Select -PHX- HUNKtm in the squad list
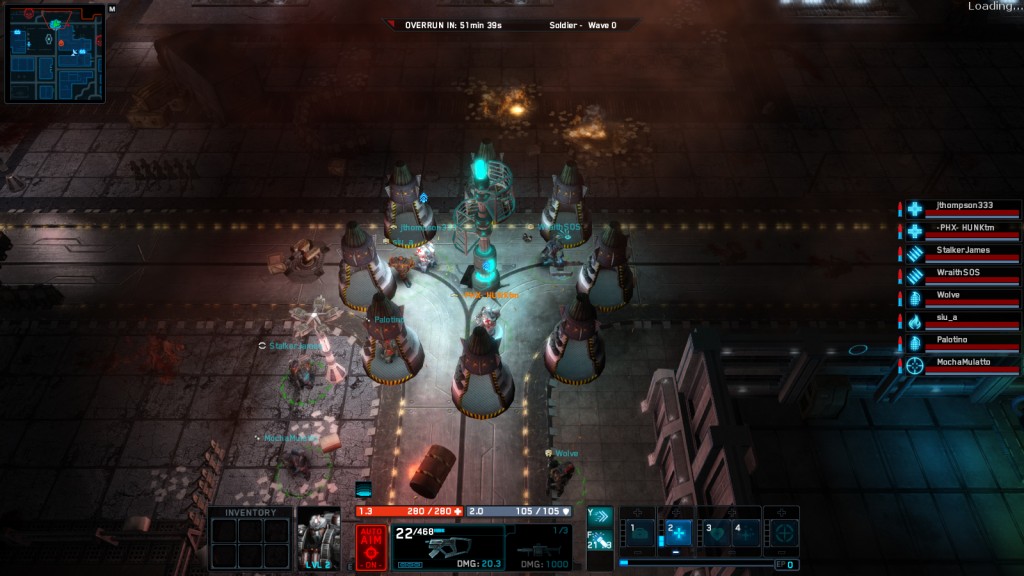Image resolution: width=1024 pixels, height=576 pixels. (963, 230)
